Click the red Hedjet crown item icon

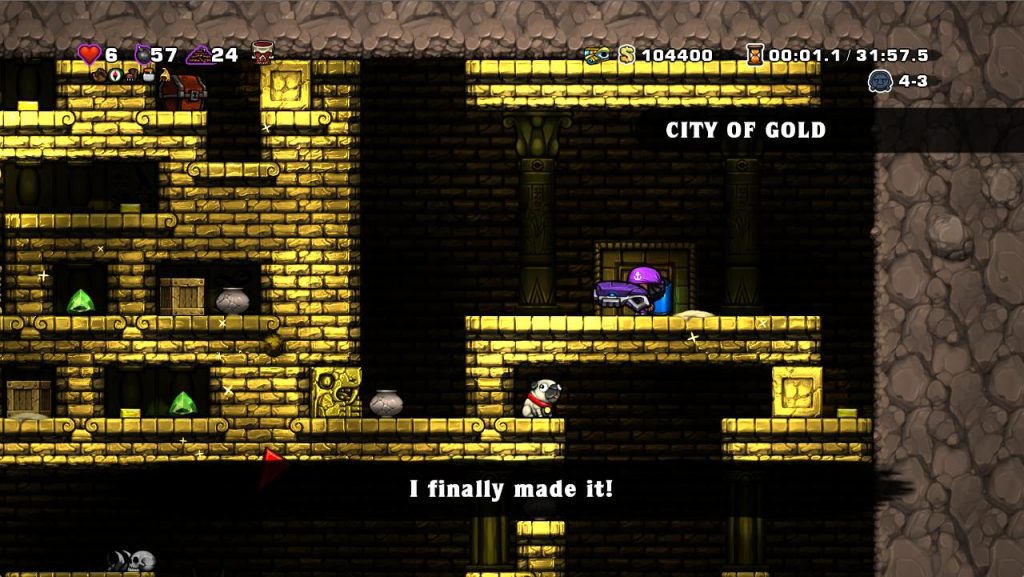pos(263,52)
